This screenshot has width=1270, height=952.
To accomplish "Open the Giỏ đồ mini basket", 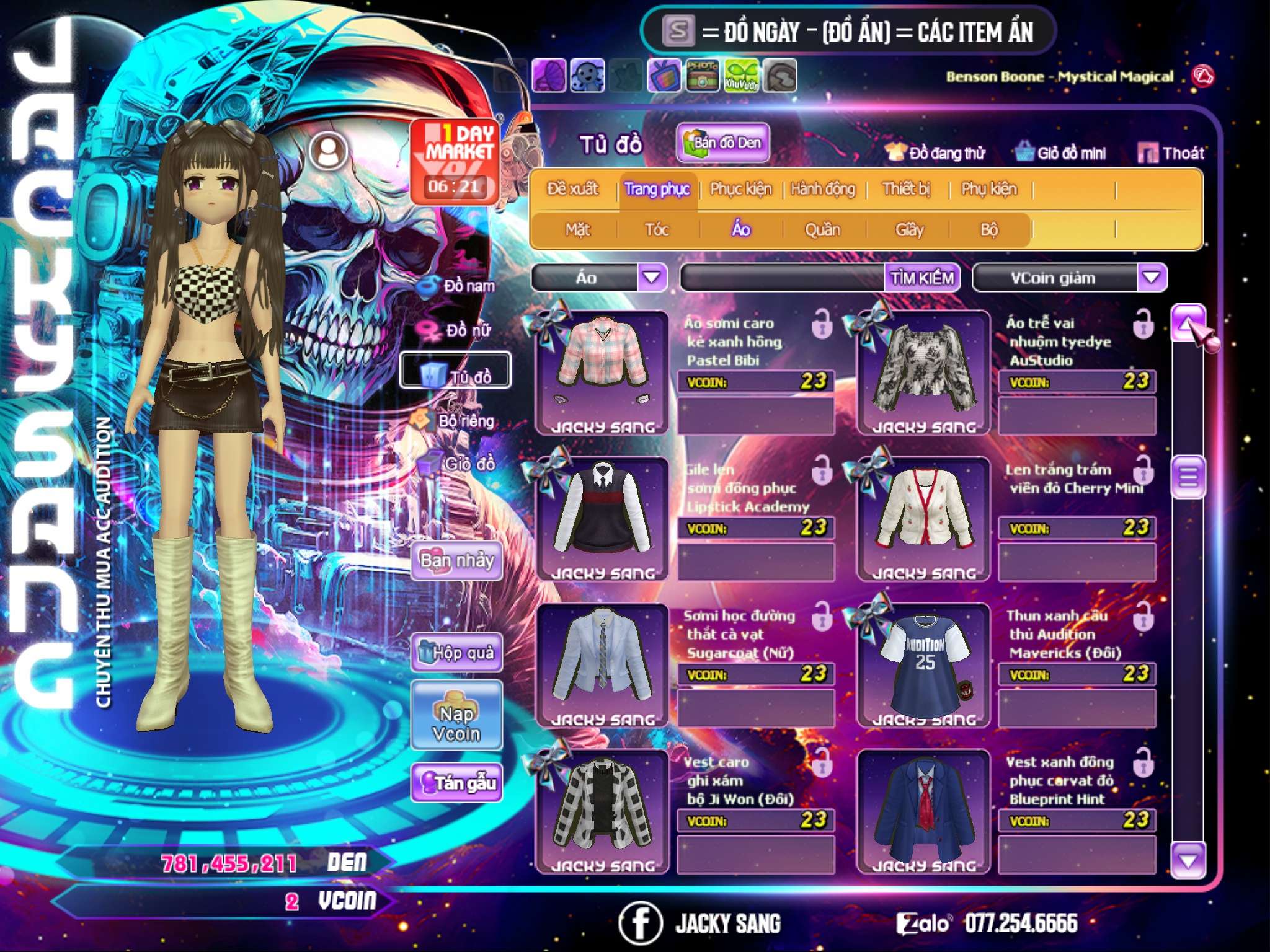I will coord(1061,153).
